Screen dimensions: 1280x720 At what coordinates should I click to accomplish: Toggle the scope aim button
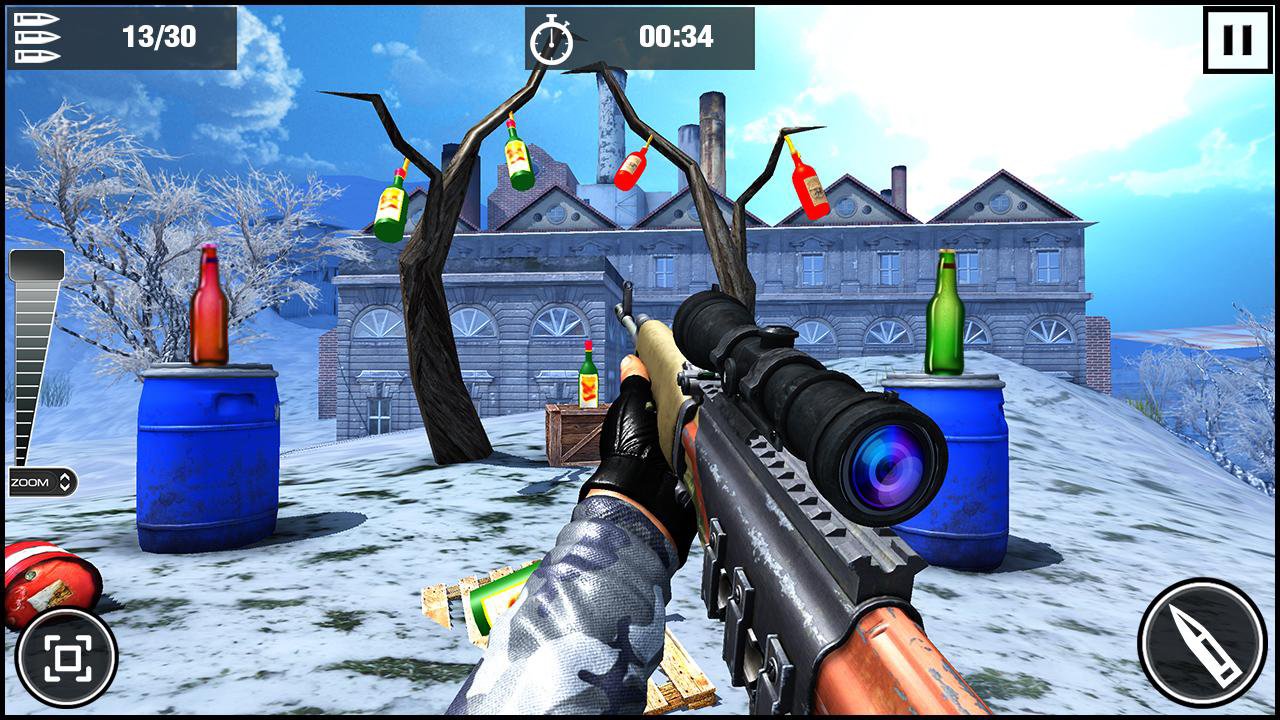[x=67, y=657]
